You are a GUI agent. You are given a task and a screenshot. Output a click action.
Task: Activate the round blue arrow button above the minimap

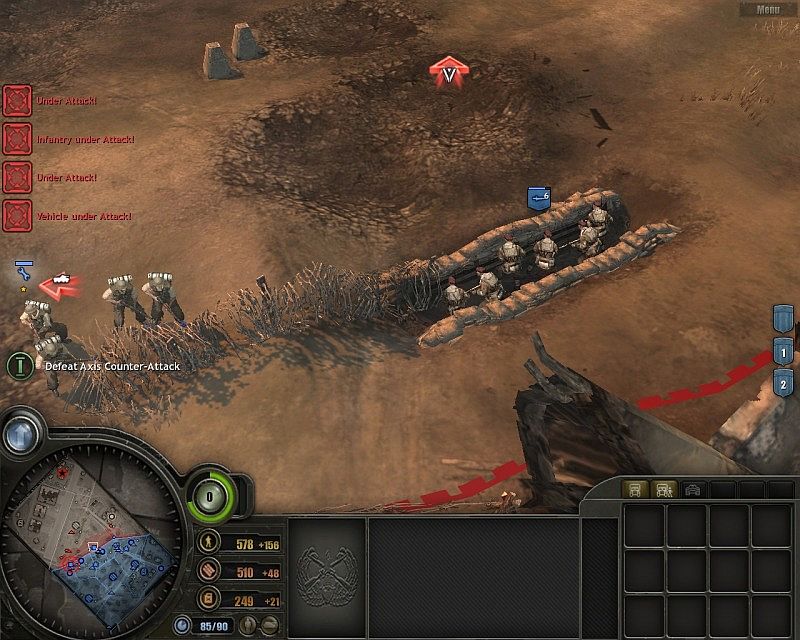click(x=21, y=433)
